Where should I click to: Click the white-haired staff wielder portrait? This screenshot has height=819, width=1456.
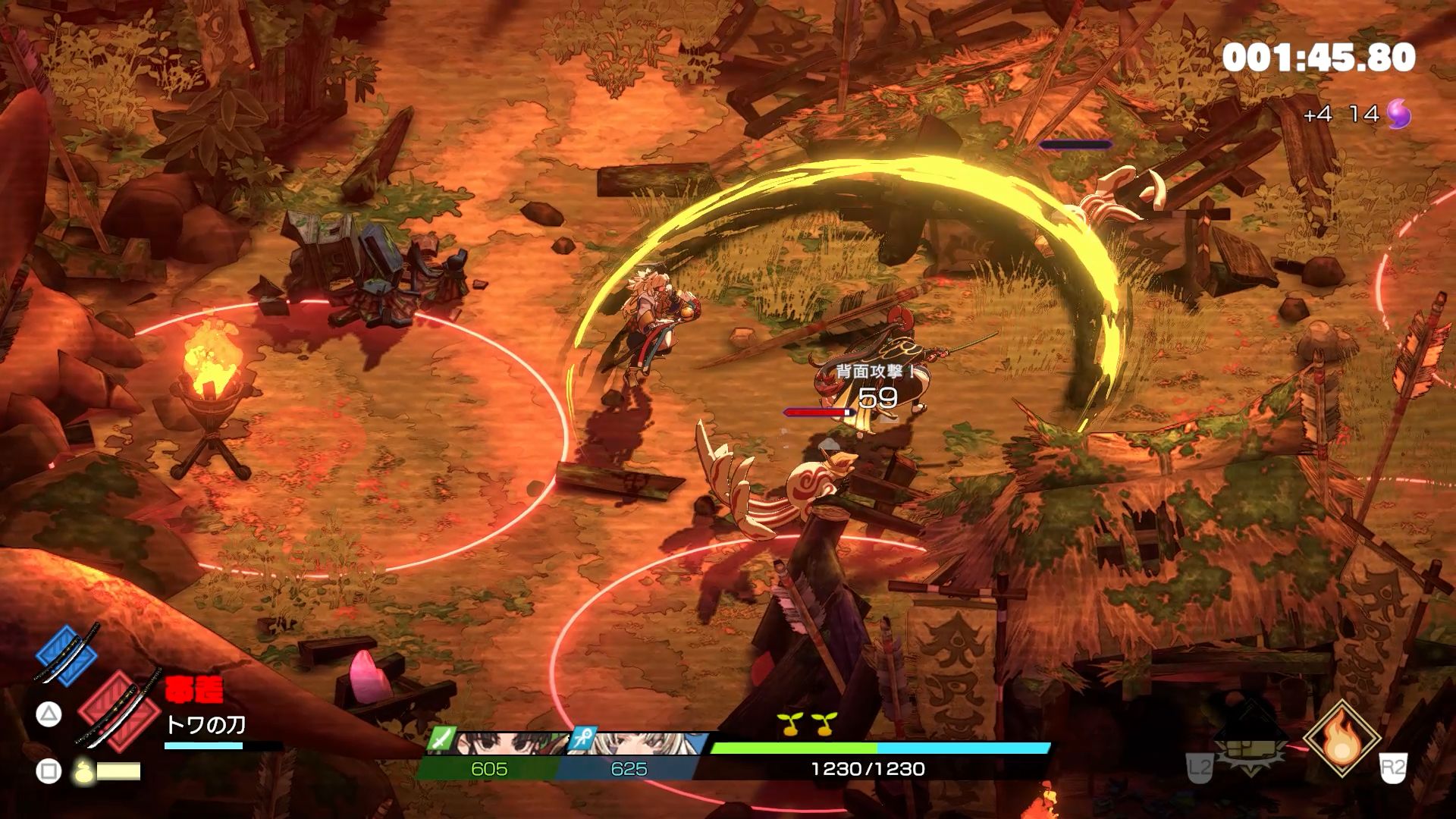tap(645, 743)
